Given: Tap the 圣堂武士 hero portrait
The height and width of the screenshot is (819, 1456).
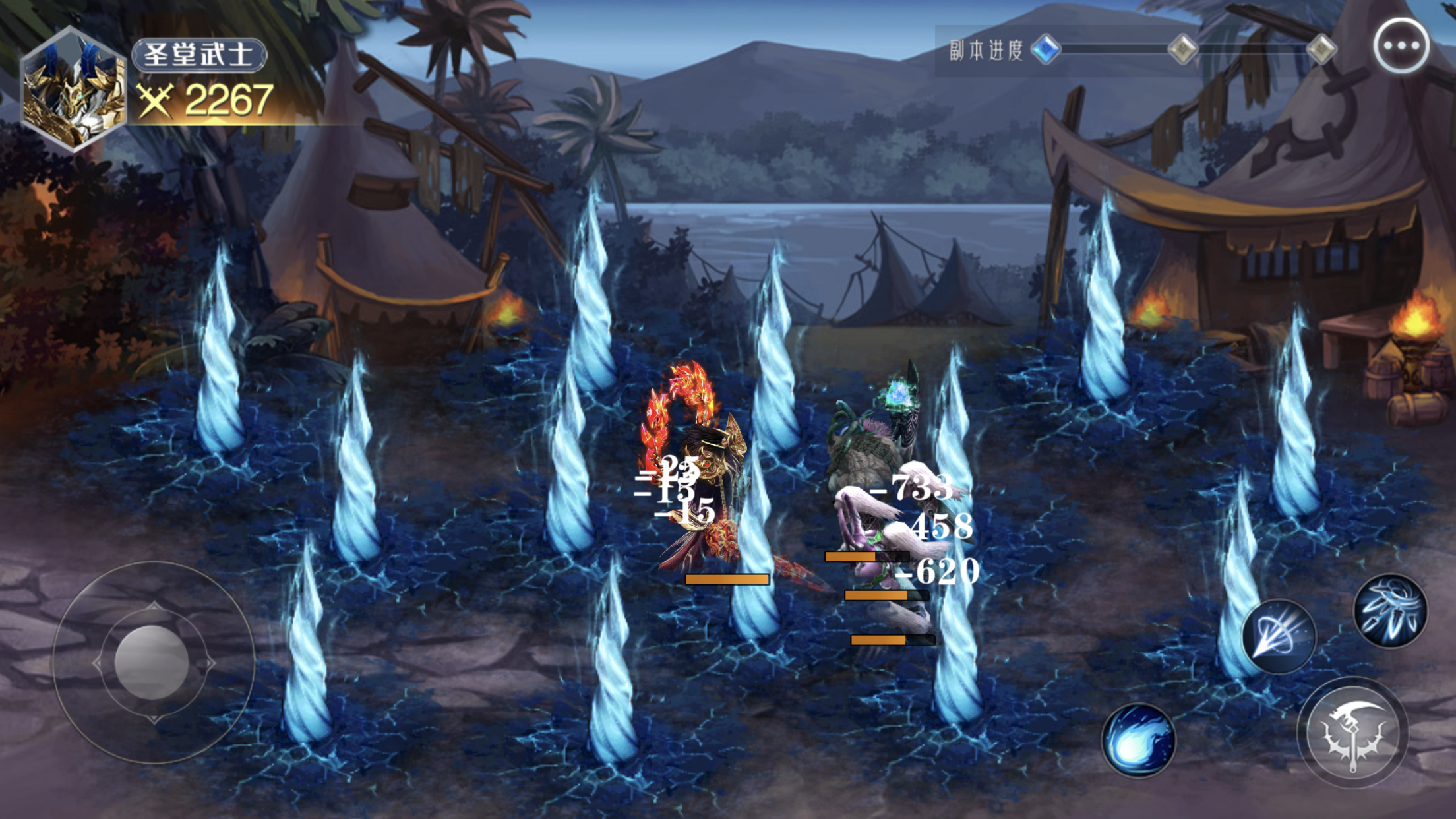Looking at the screenshot, I should (x=73, y=90).
